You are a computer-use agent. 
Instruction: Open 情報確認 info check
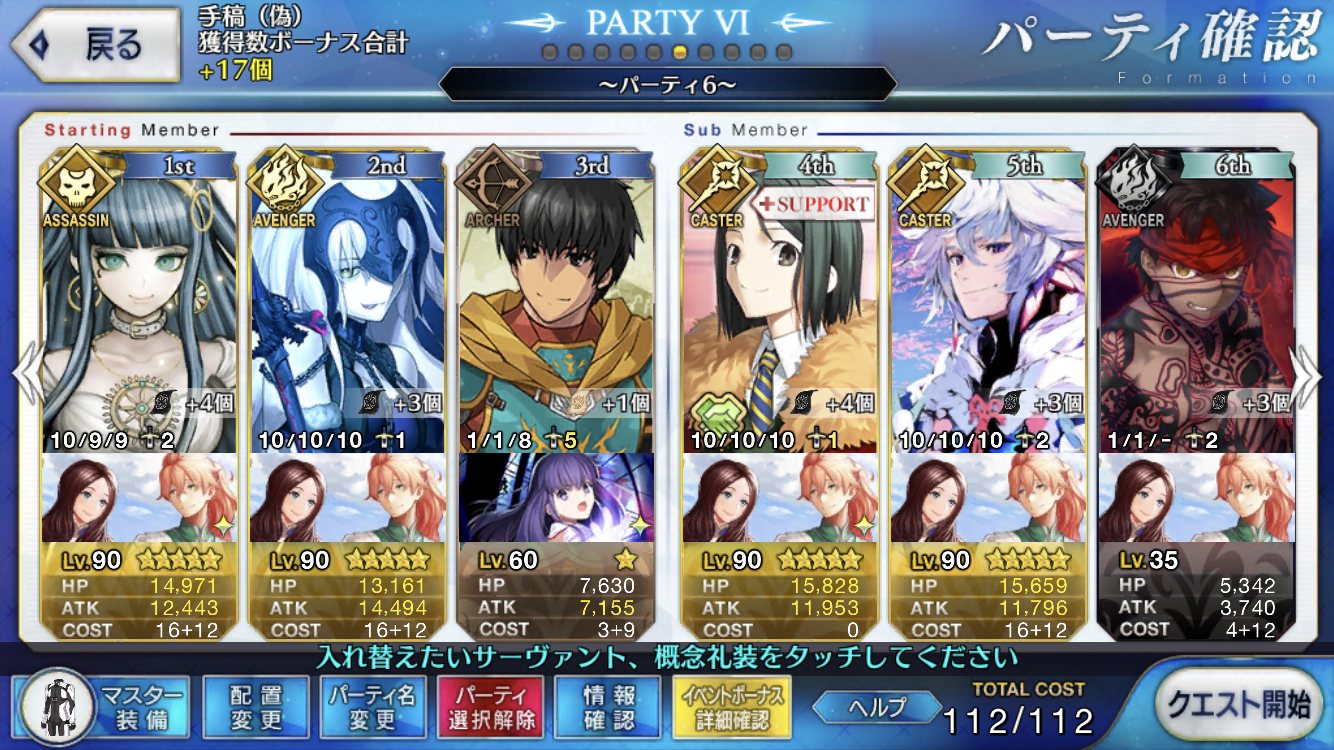(608, 706)
